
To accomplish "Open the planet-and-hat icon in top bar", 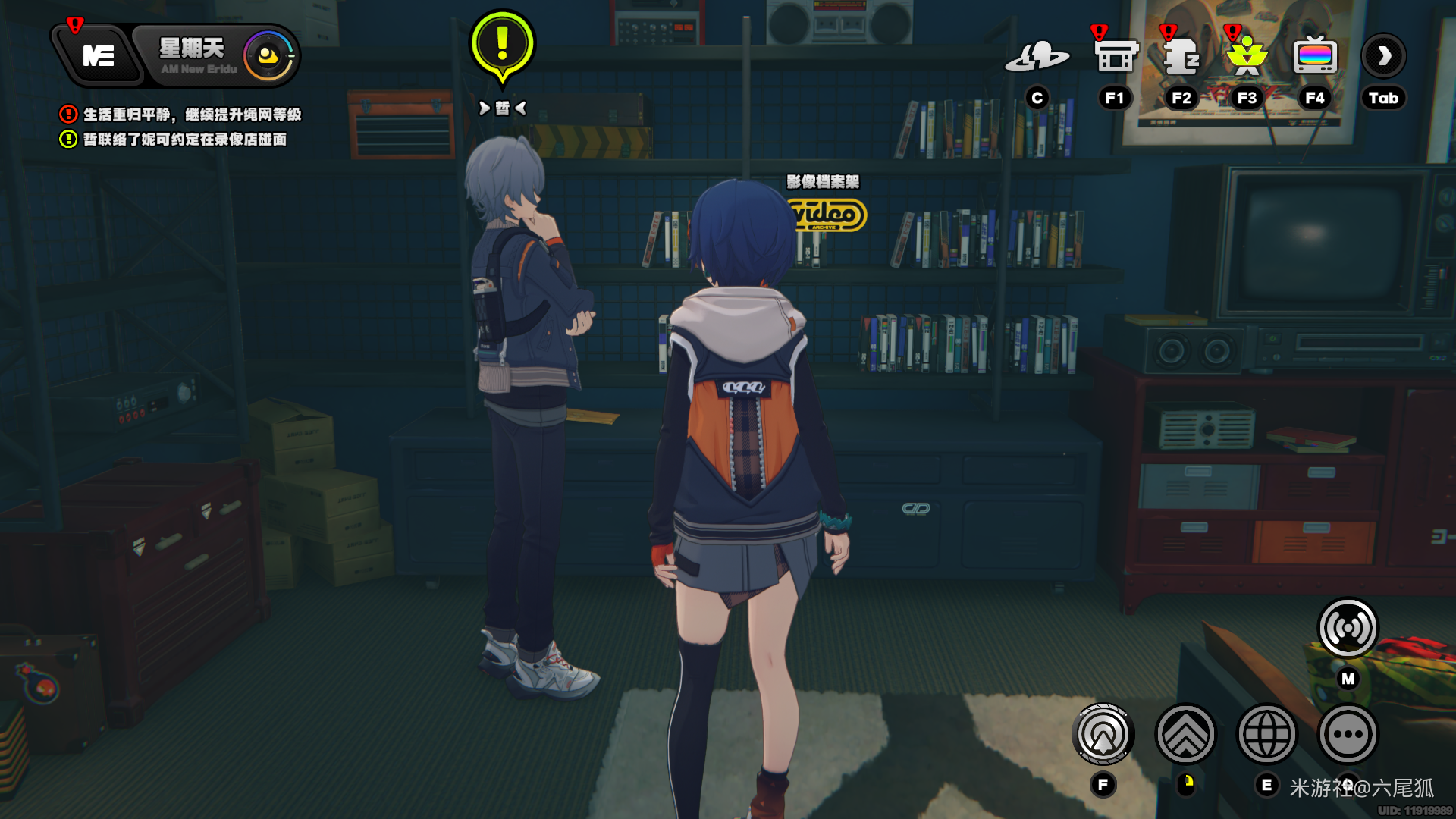I will (1037, 57).
